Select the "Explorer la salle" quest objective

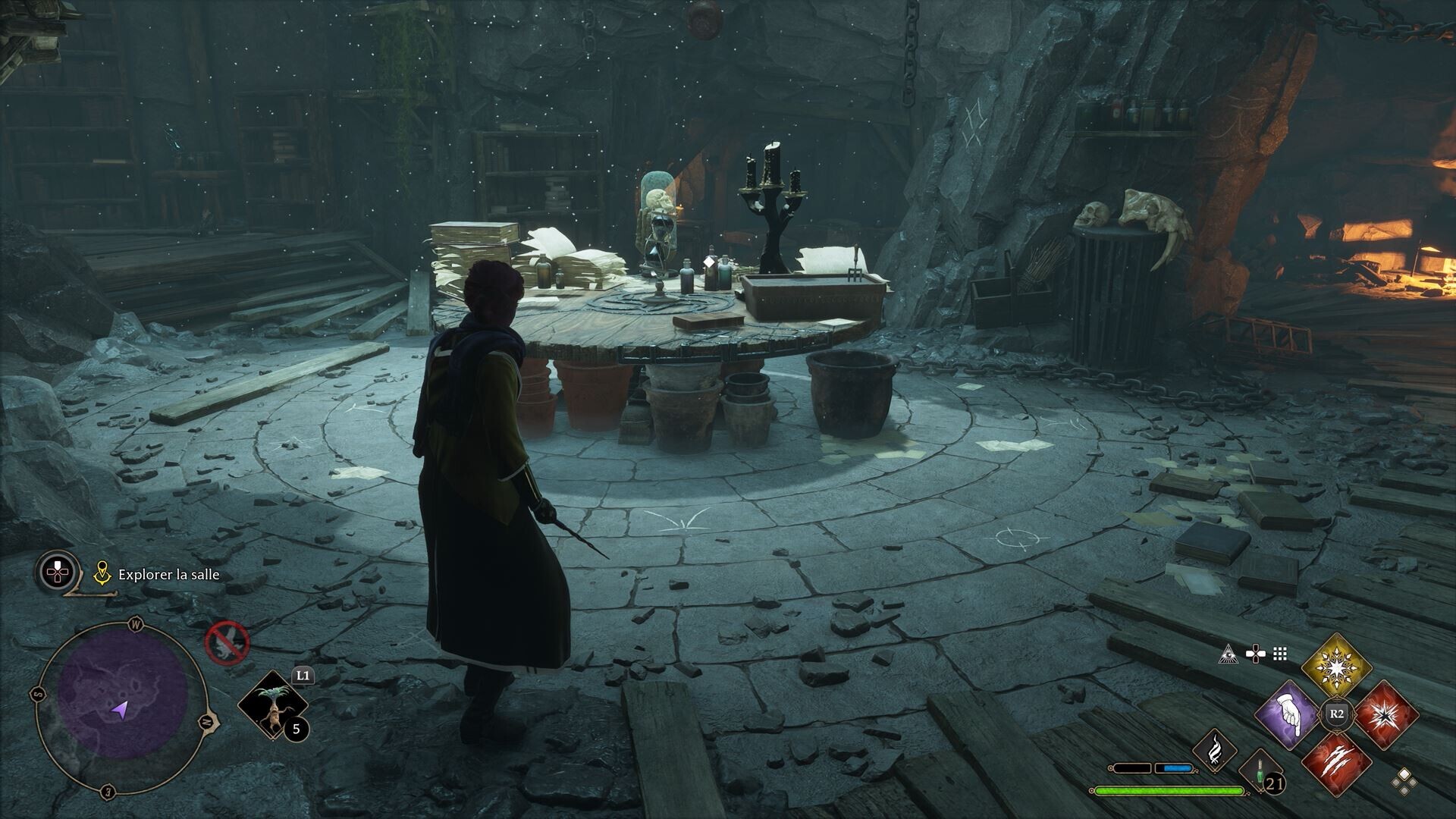tap(168, 575)
